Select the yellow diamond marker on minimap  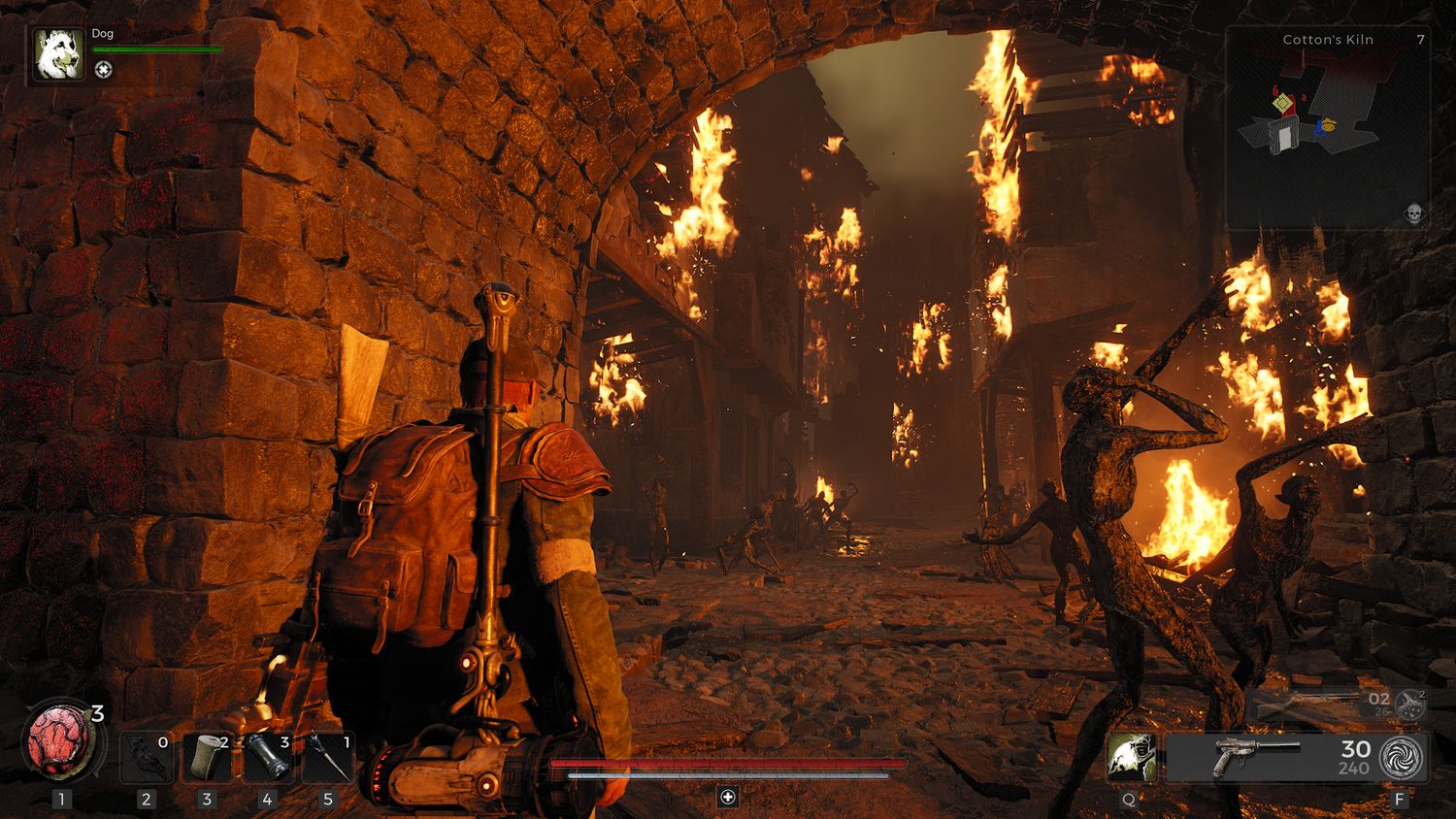coord(1283,102)
